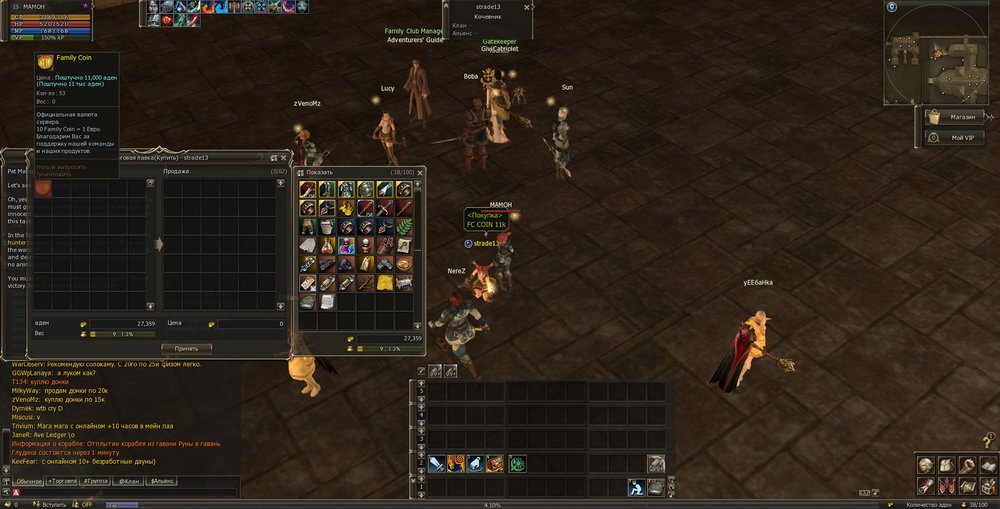Select the green fern leaf inventory item

pos(404,227)
